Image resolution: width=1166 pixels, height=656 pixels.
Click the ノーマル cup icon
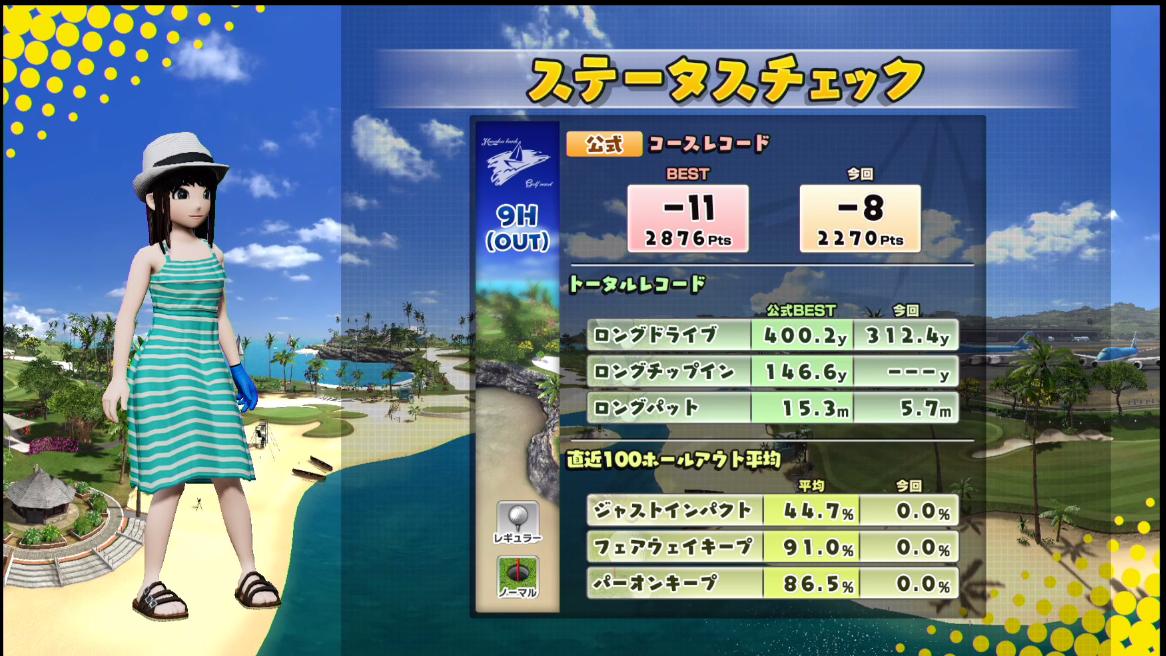[517, 573]
